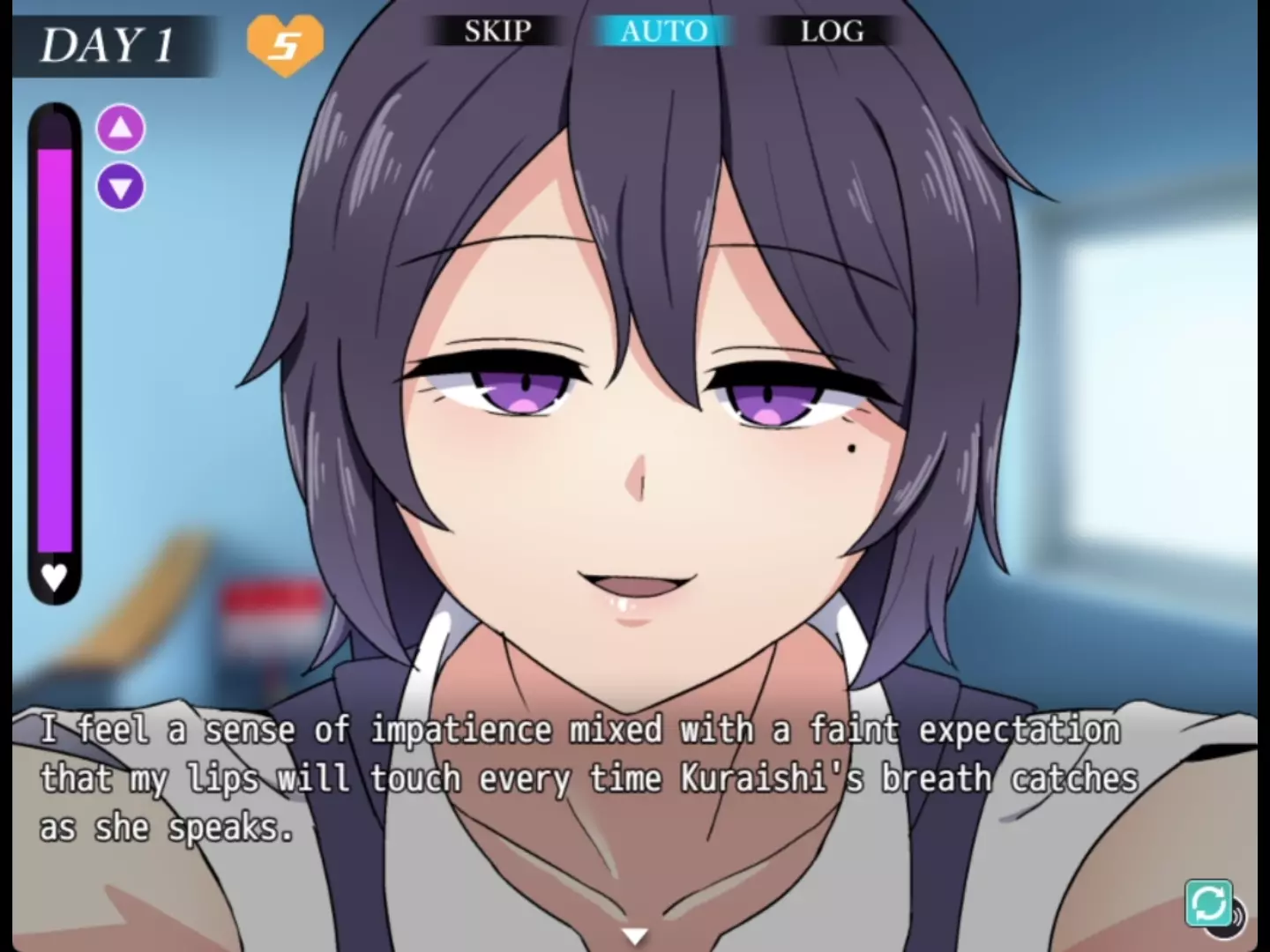This screenshot has width=1270, height=952.
Task: Click the pink up-arrow gauge button
Action: (x=121, y=129)
